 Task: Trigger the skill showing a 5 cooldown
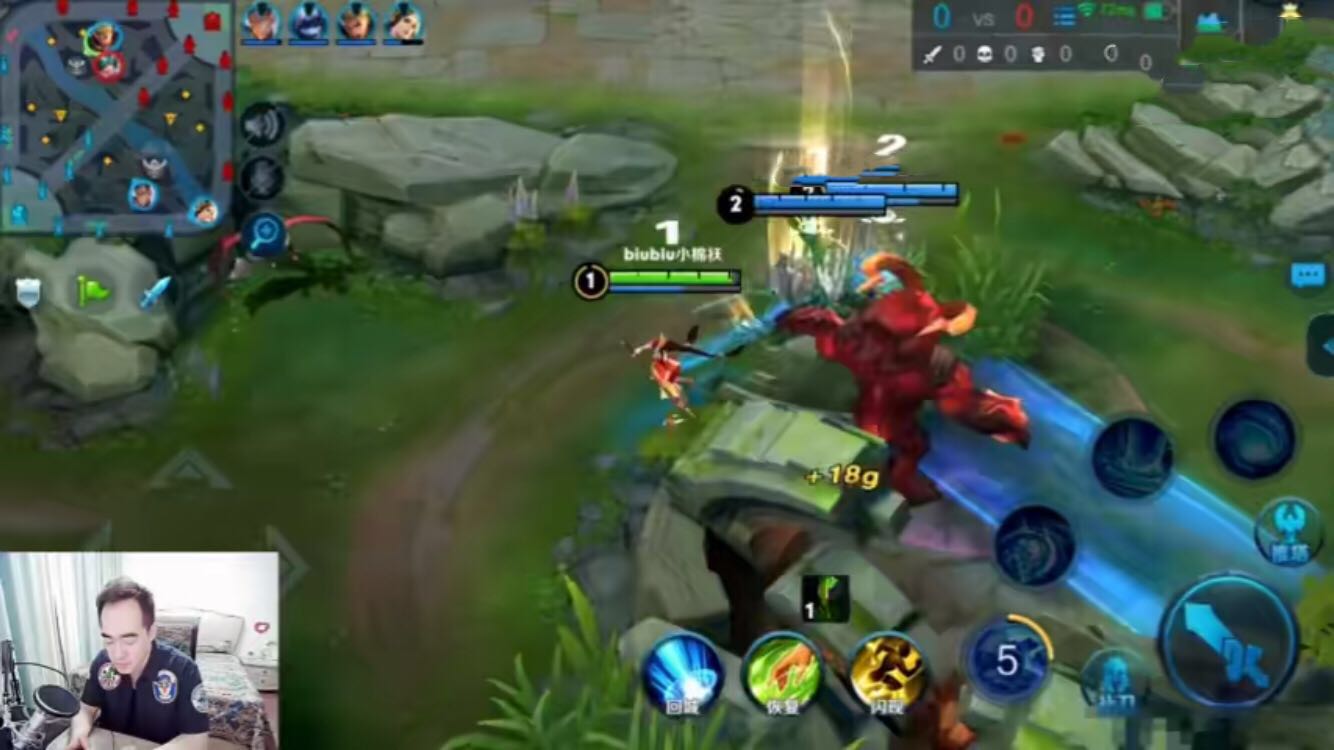pyautogui.click(x=1008, y=660)
